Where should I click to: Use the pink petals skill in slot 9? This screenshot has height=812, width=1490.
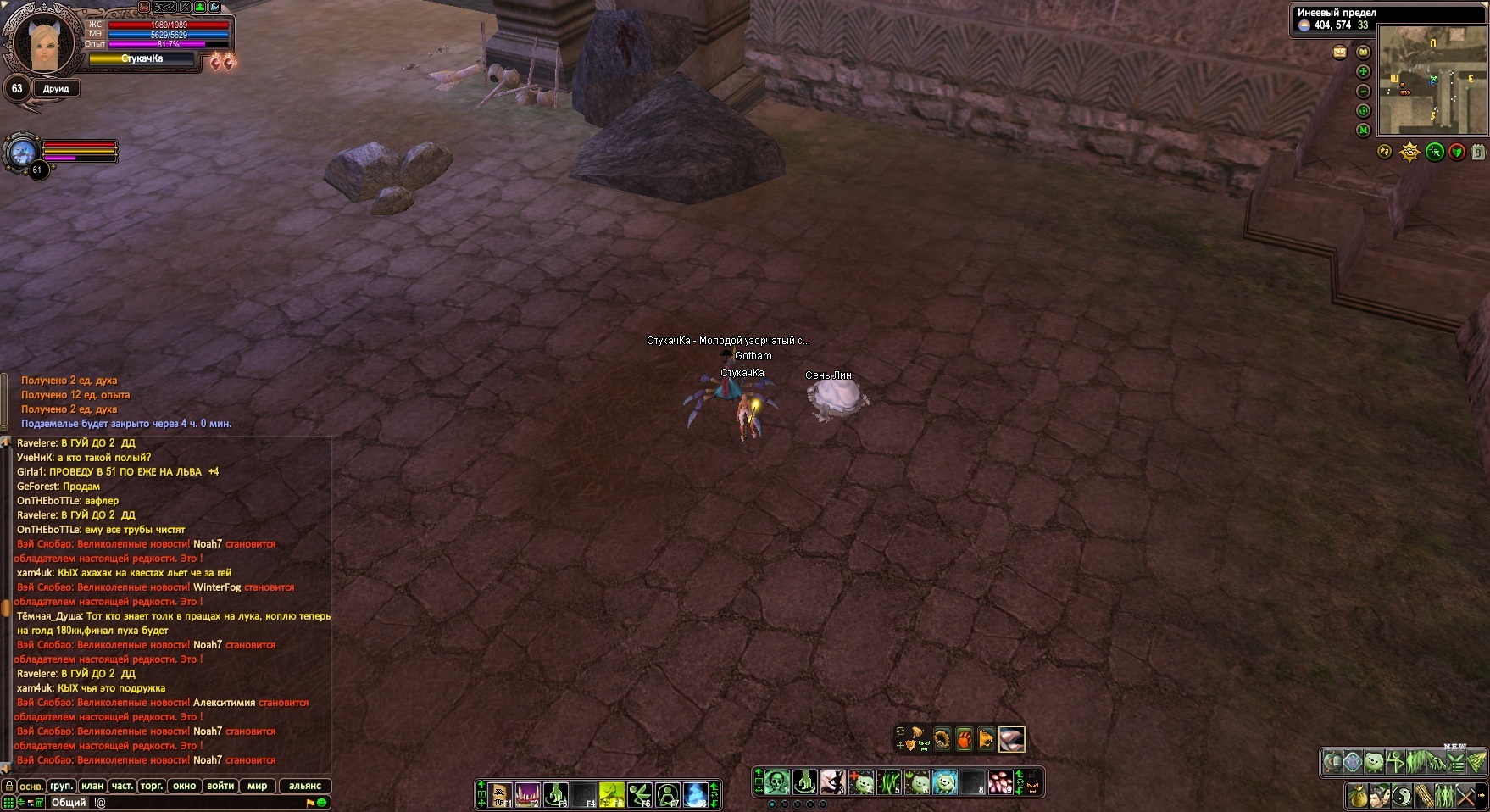click(1000, 781)
